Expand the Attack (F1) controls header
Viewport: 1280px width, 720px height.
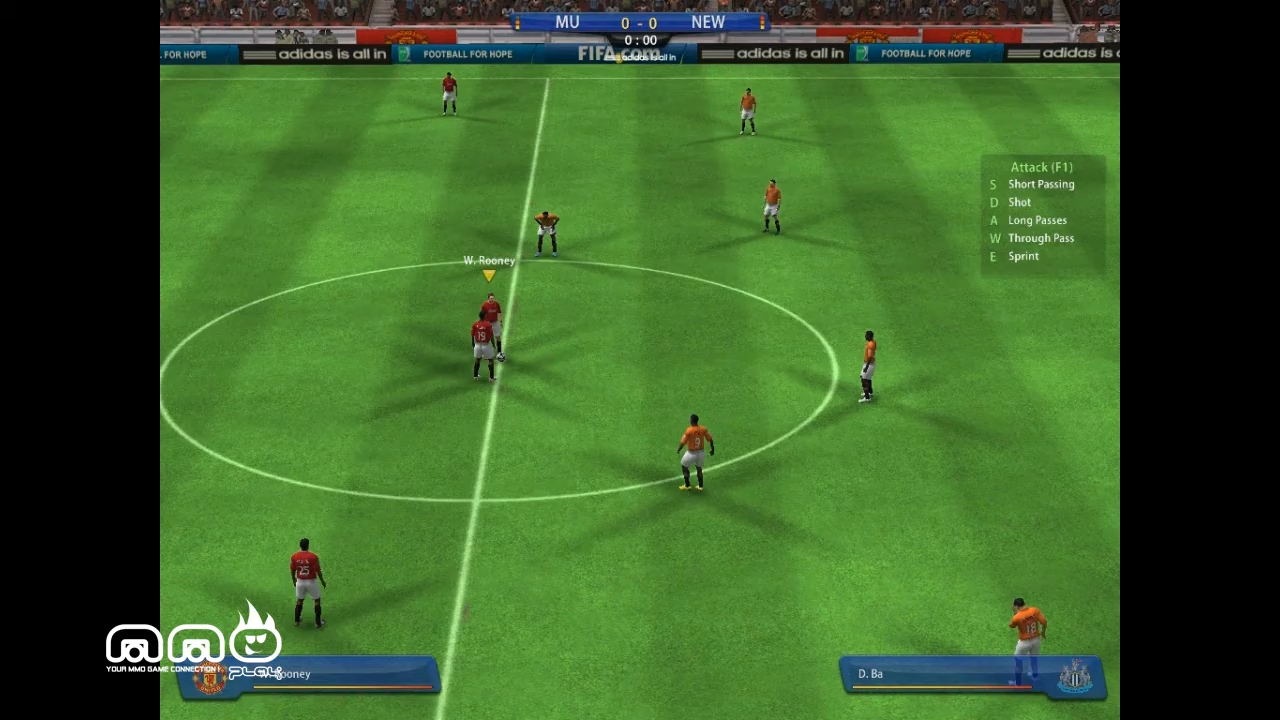point(1041,167)
